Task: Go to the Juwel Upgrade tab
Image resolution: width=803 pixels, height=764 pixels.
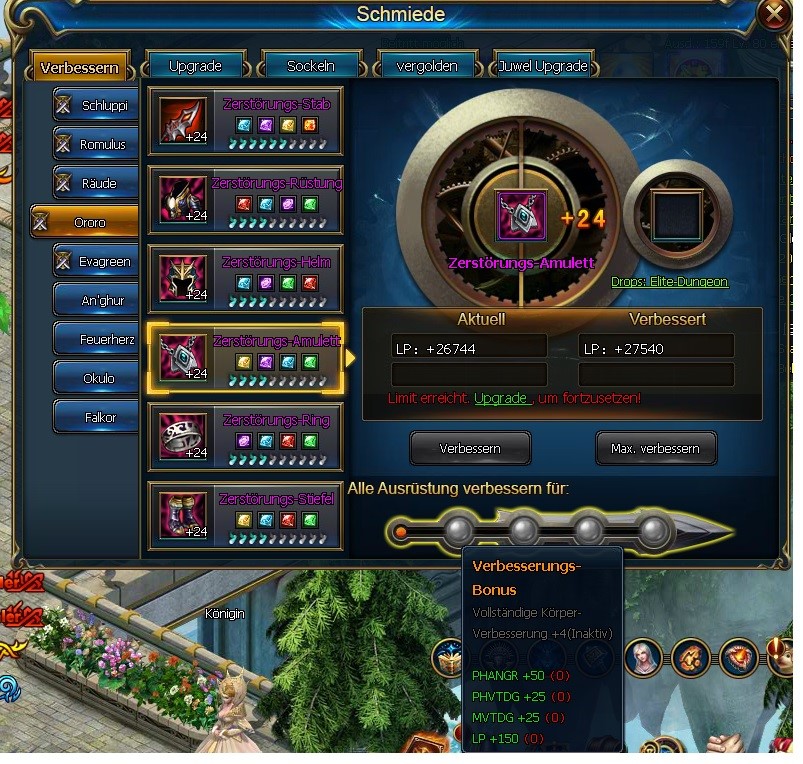Action: point(543,67)
